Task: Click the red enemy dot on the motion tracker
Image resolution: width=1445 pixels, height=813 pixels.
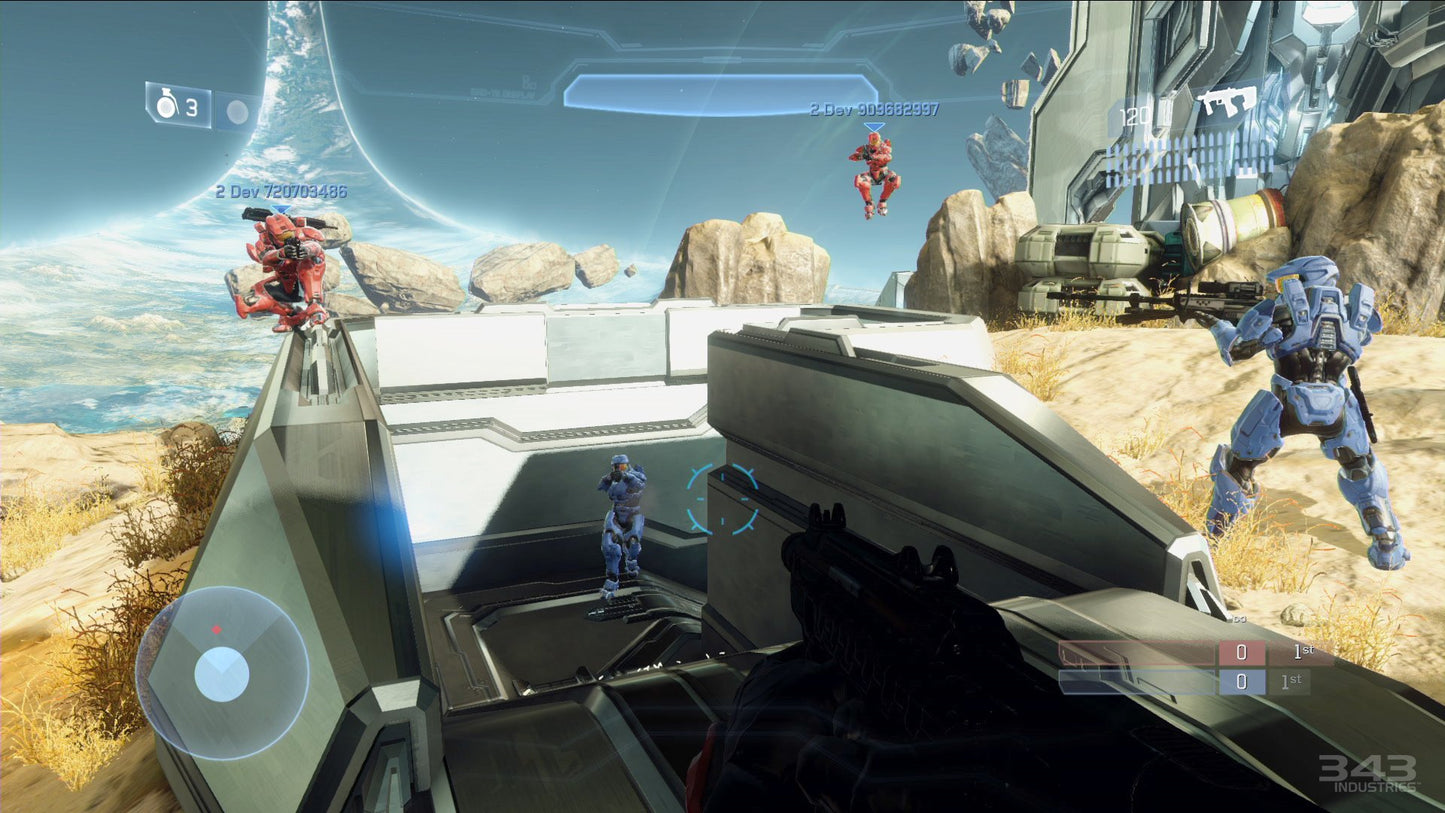Action: click(215, 631)
